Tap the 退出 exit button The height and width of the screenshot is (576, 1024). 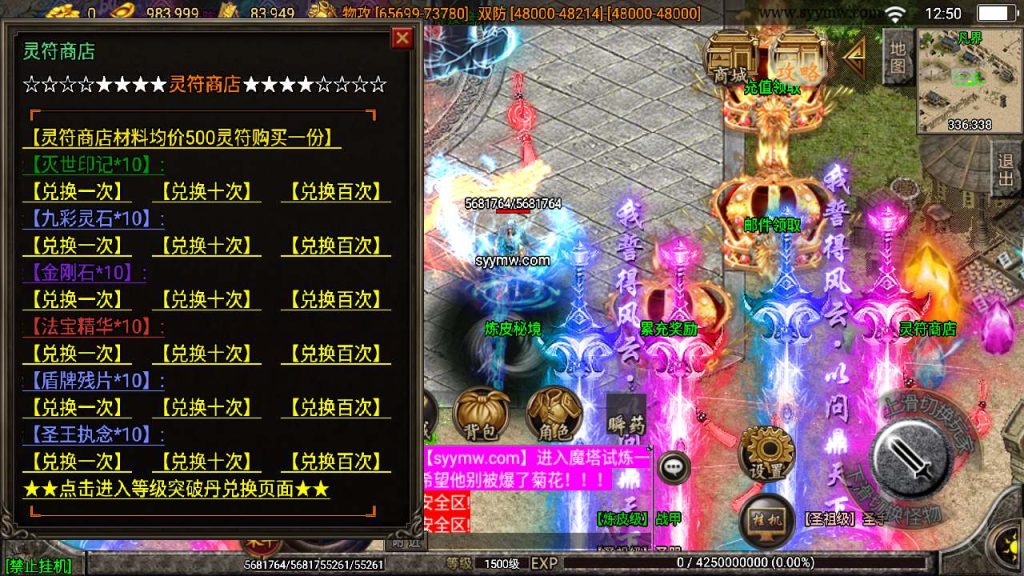pos(1006,169)
